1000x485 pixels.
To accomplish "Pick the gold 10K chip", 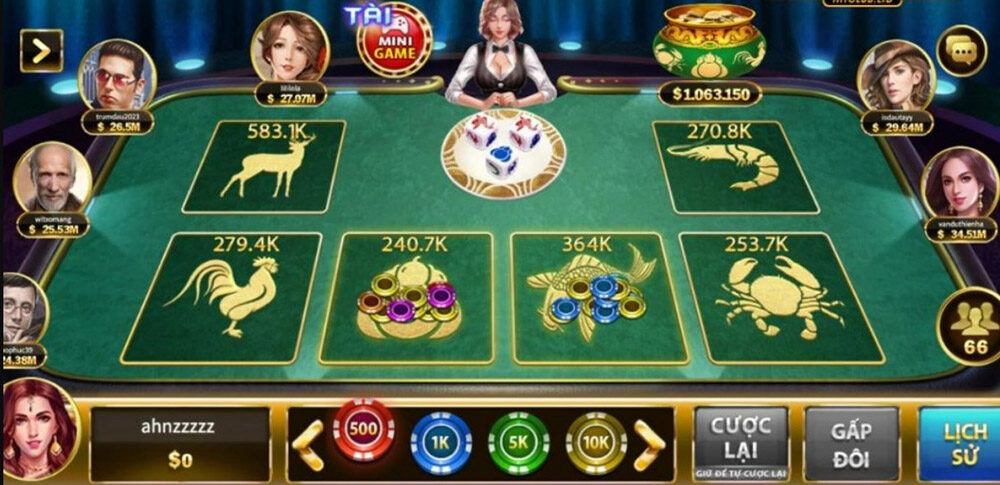I will (x=596, y=440).
